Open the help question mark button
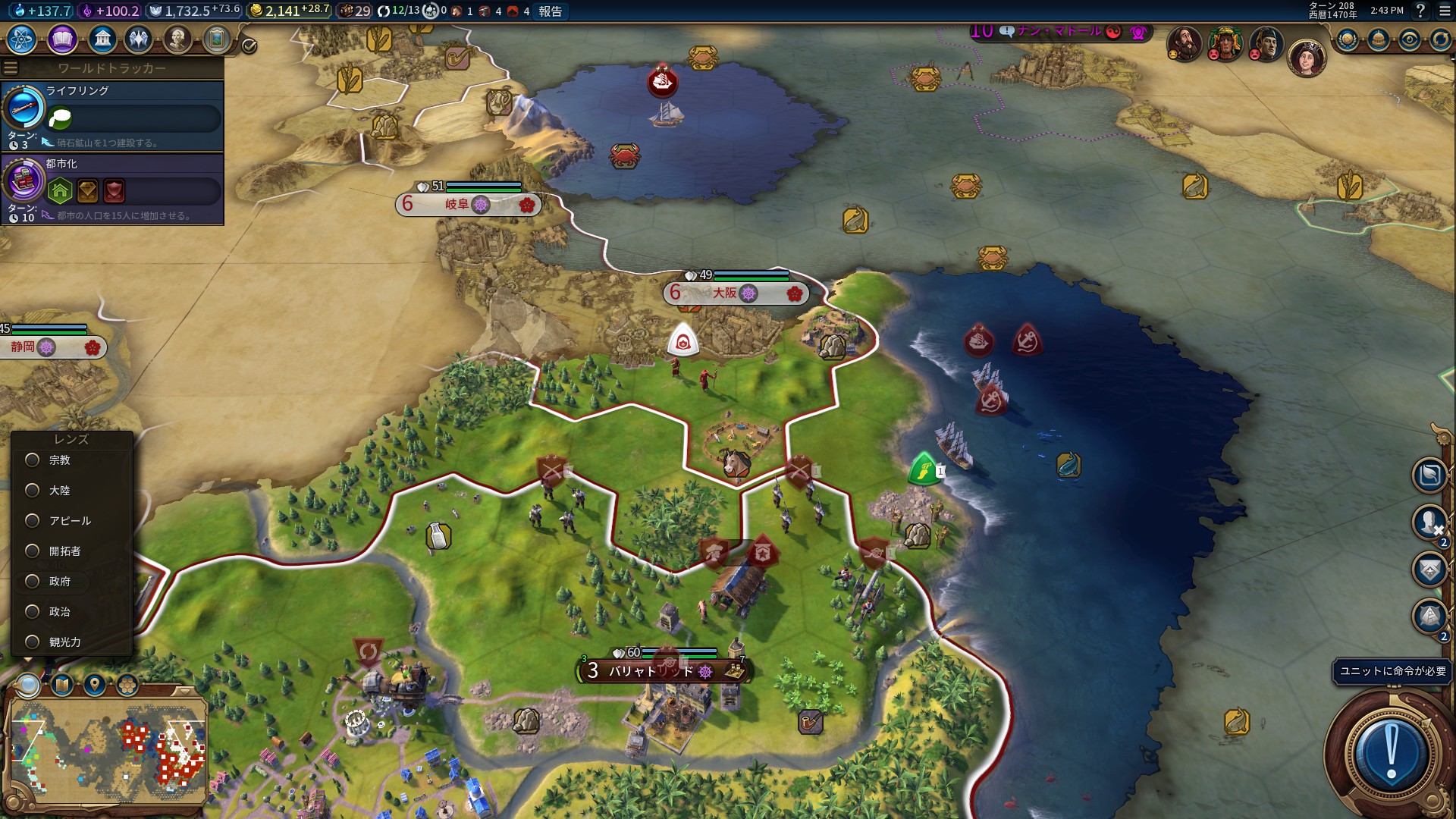Screen dimensions: 1456x819 tap(1421, 11)
